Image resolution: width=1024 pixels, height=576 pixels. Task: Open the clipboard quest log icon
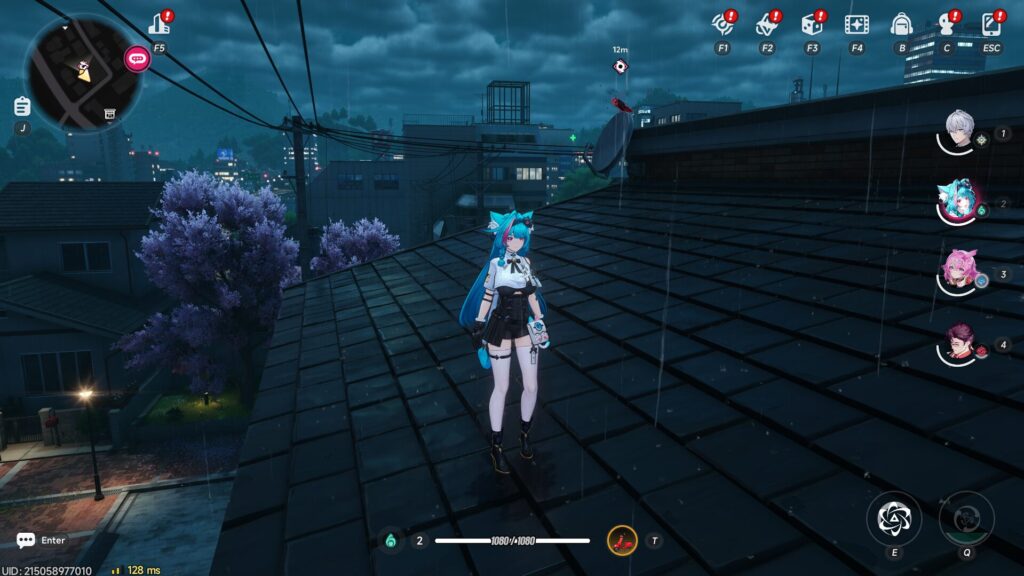coord(22,106)
